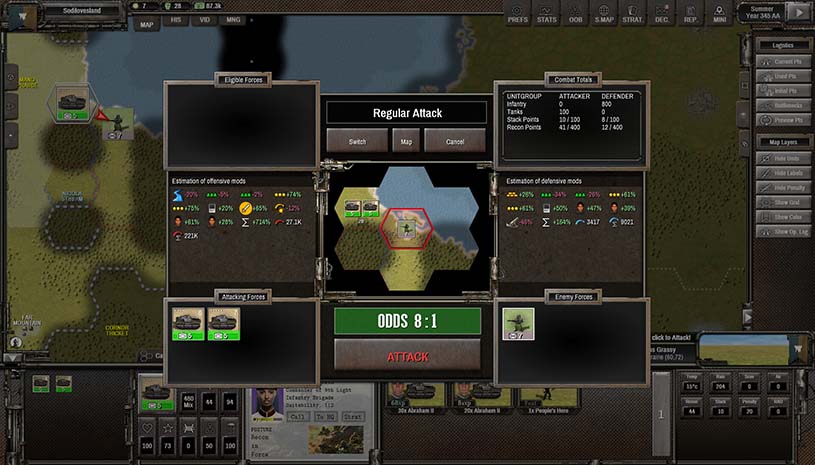
Task: Open the DEC. decisions screen
Action: tap(662, 14)
